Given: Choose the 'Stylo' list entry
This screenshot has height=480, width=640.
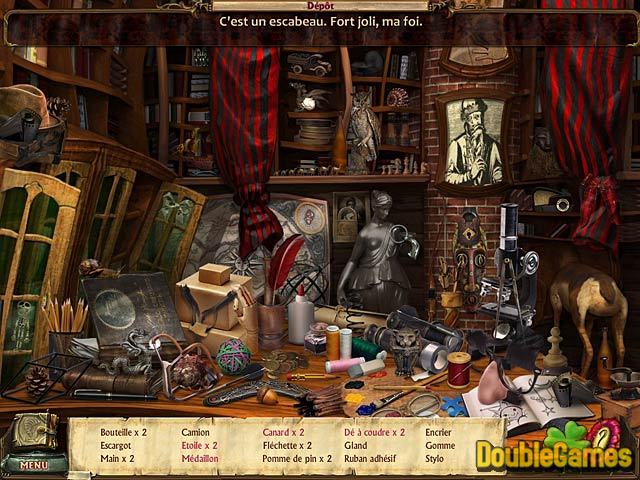Looking at the screenshot, I should pyautogui.click(x=436, y=458).
